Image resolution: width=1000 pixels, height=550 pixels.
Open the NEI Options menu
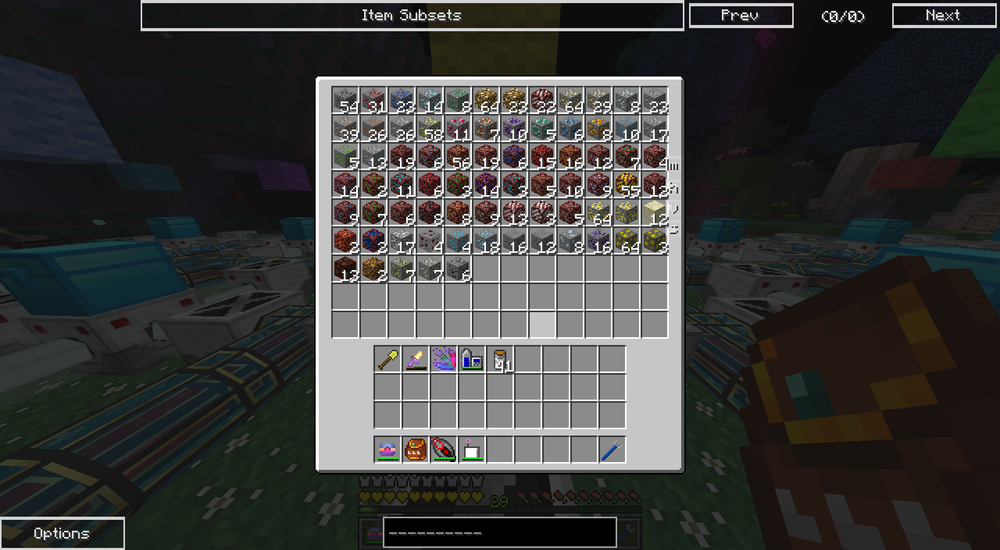[x=62, y=533]
